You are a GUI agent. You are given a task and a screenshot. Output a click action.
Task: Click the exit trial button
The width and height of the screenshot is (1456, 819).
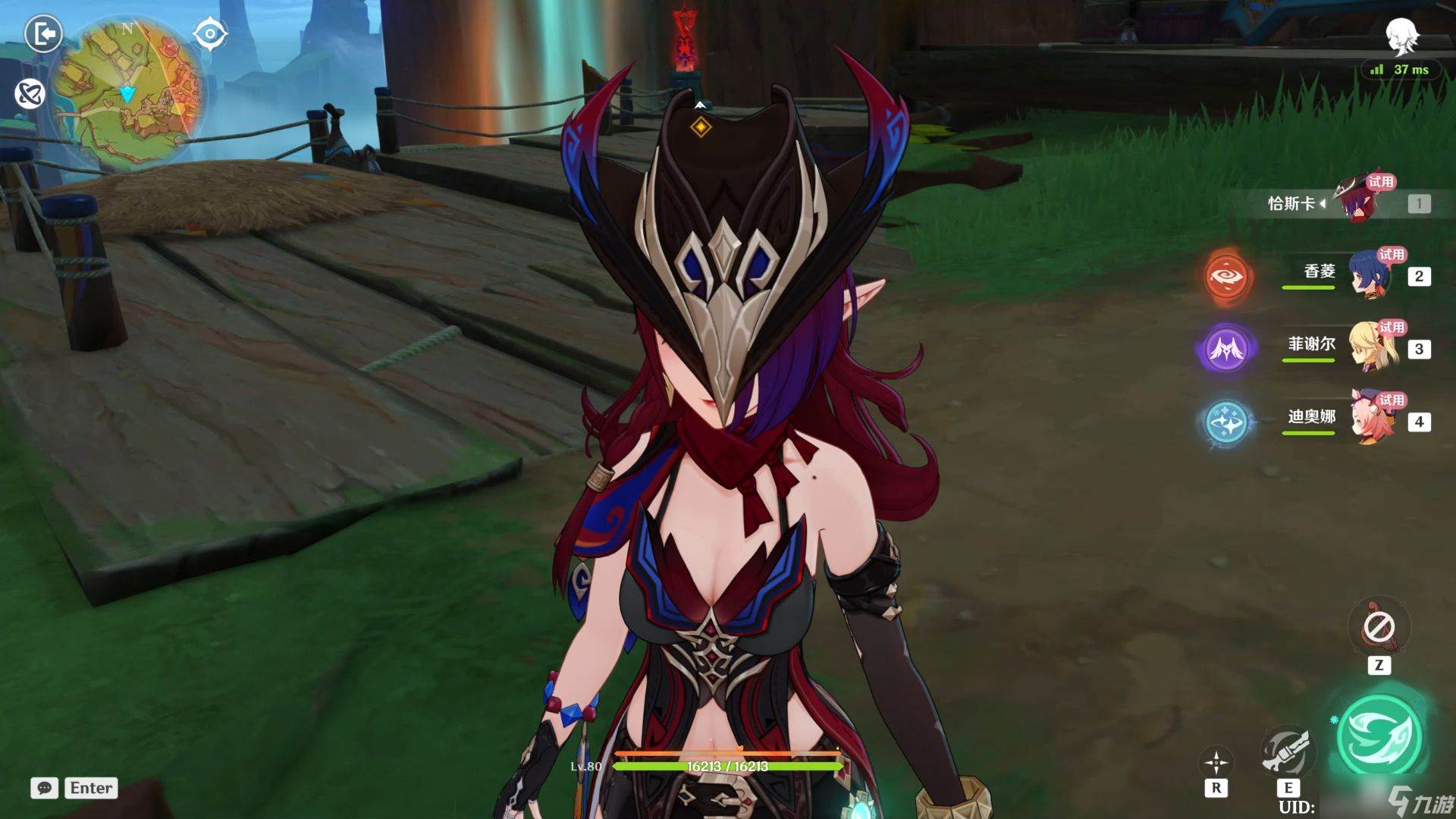43,34
